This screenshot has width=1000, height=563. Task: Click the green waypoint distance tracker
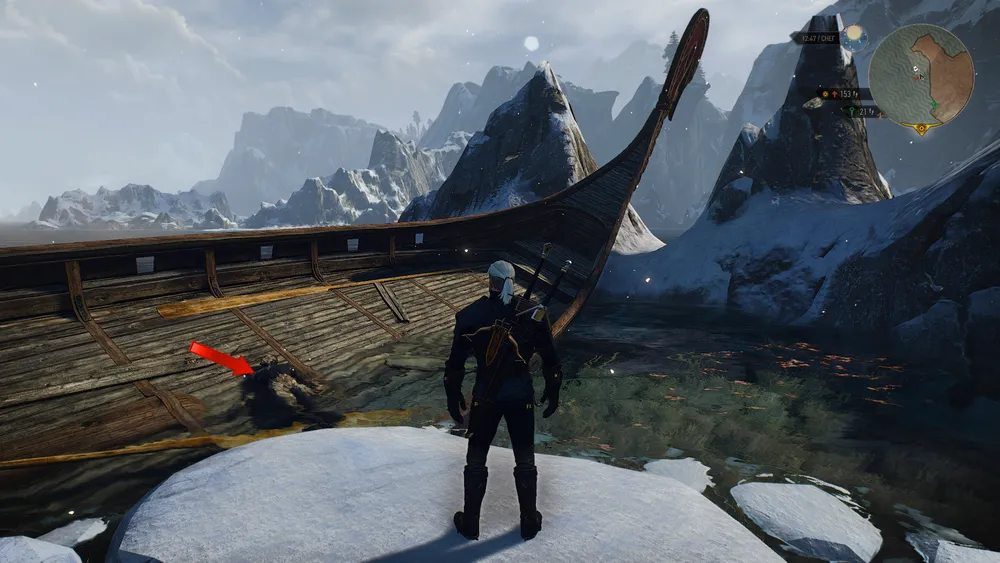(x=861, y=112)
